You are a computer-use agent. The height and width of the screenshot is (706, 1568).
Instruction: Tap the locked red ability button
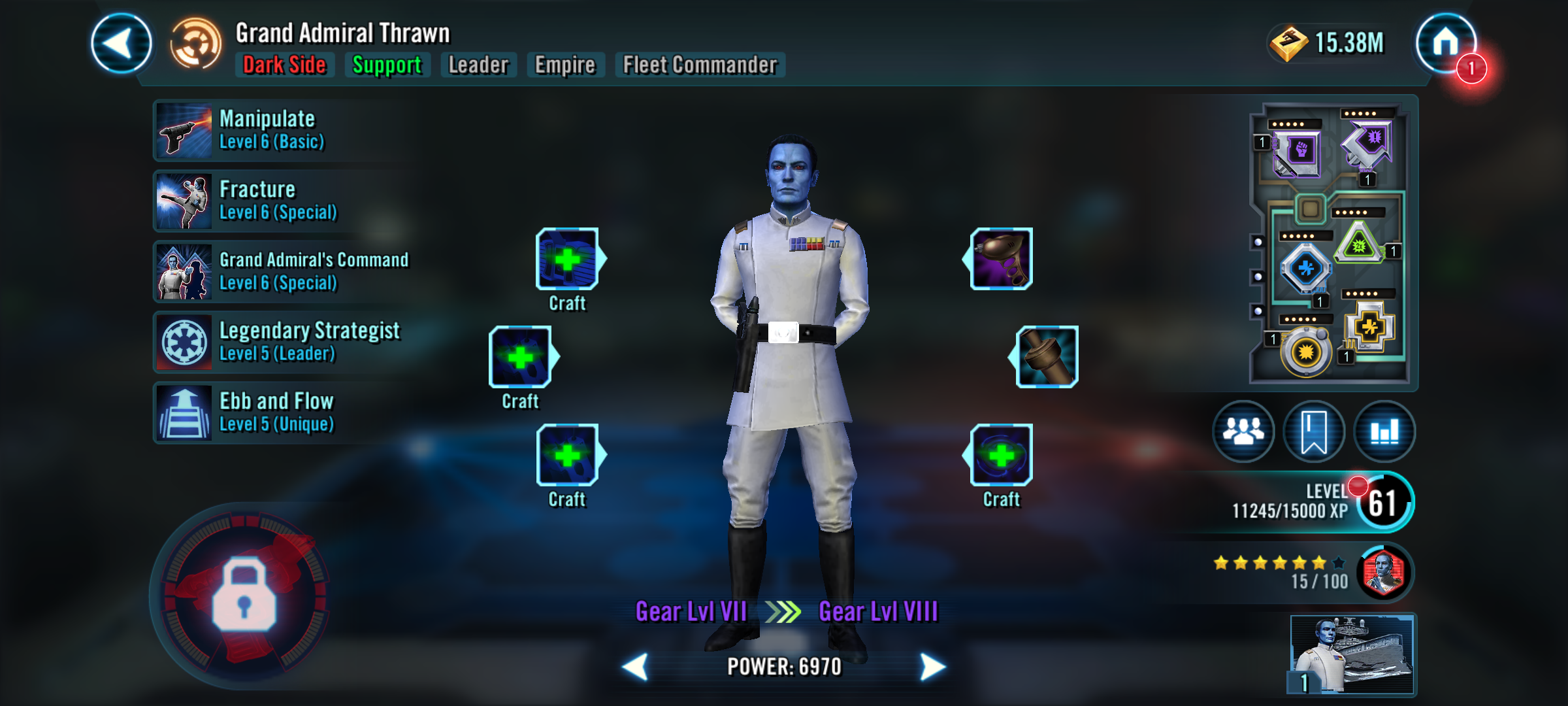243,596
